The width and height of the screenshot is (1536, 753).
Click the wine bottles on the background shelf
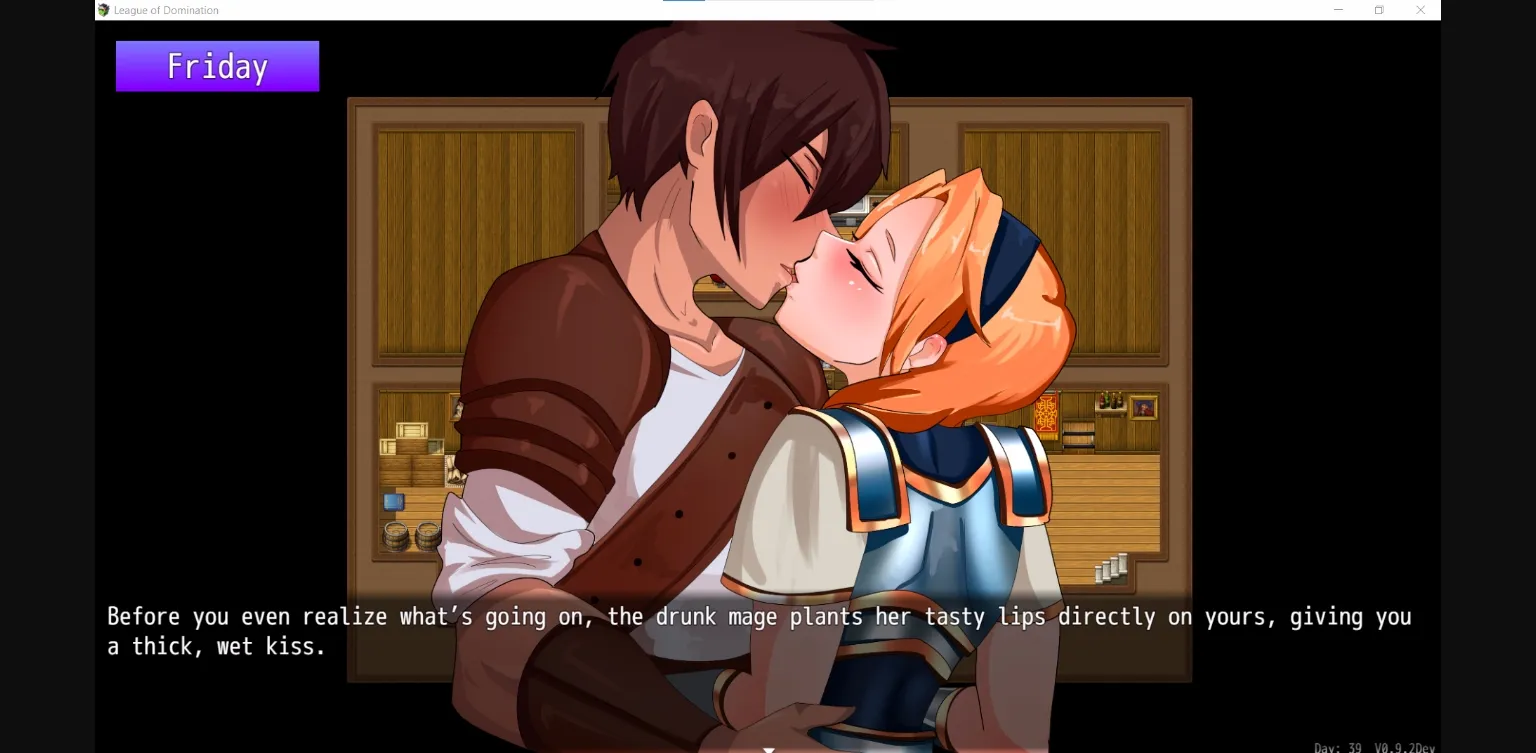1110,400
